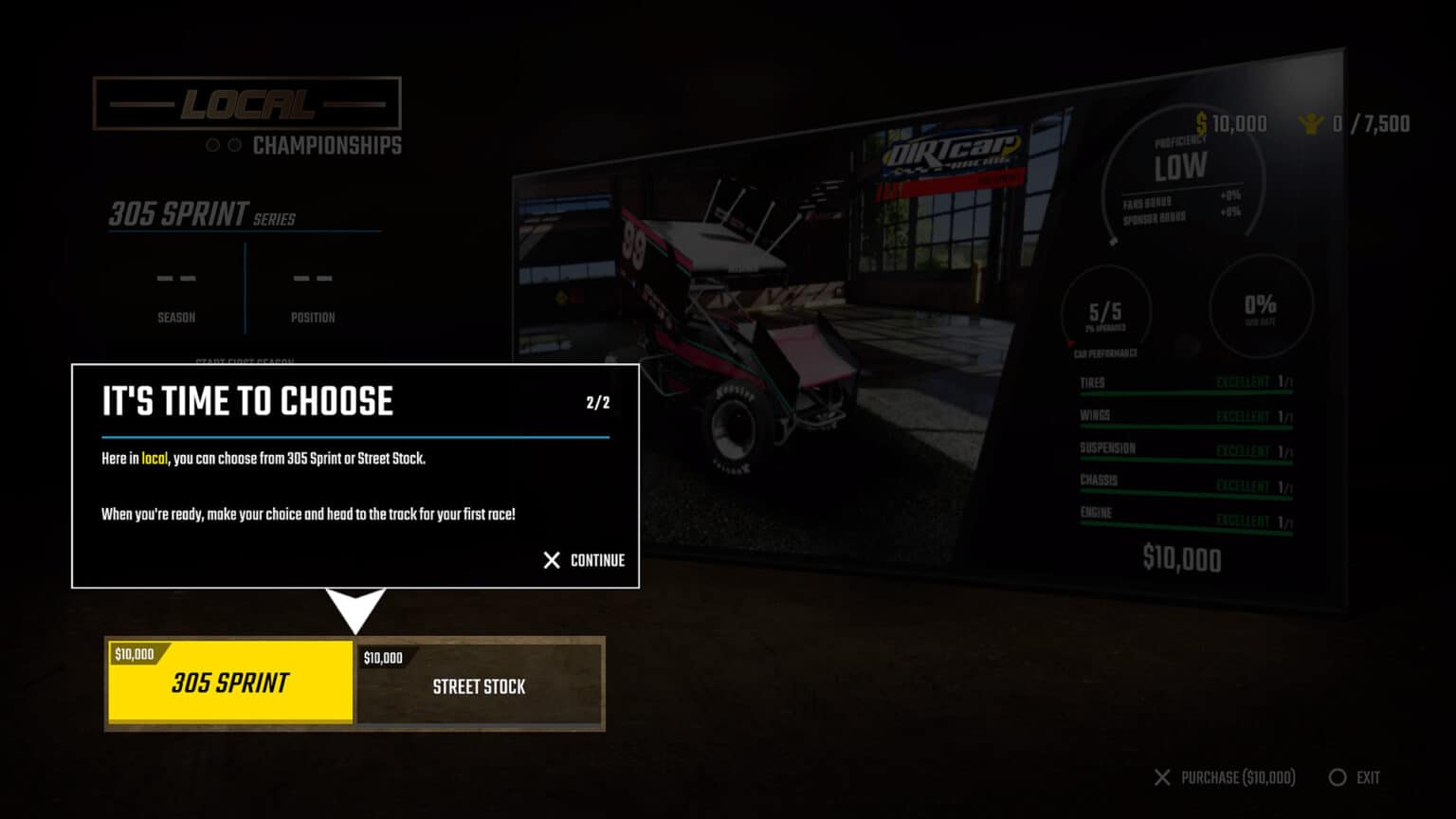Open the LOCAL Championships header banner
This screenshot has width=1456, height=819.
tap(249, 104)
